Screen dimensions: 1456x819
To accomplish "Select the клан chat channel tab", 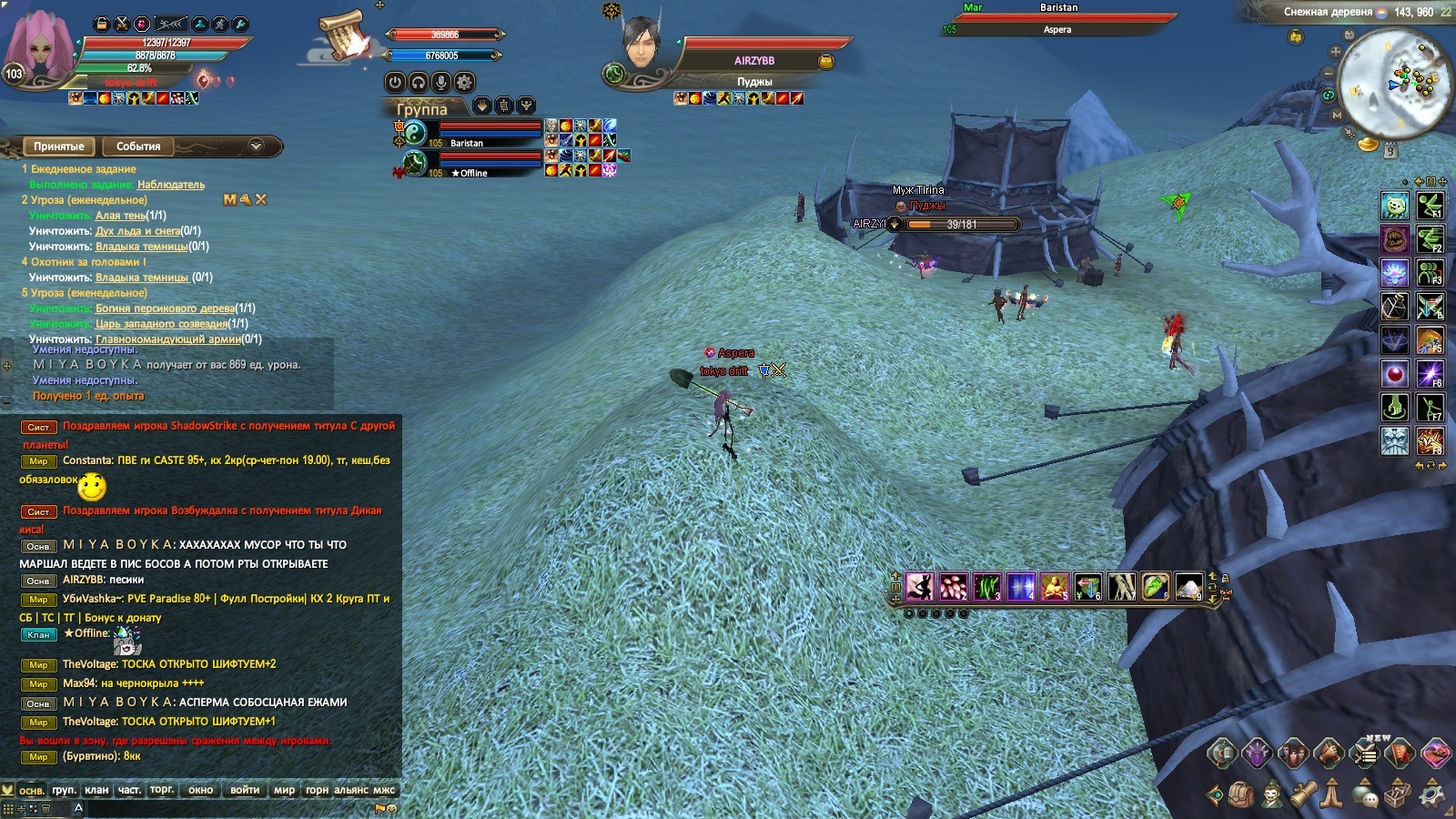I will 96,790.
